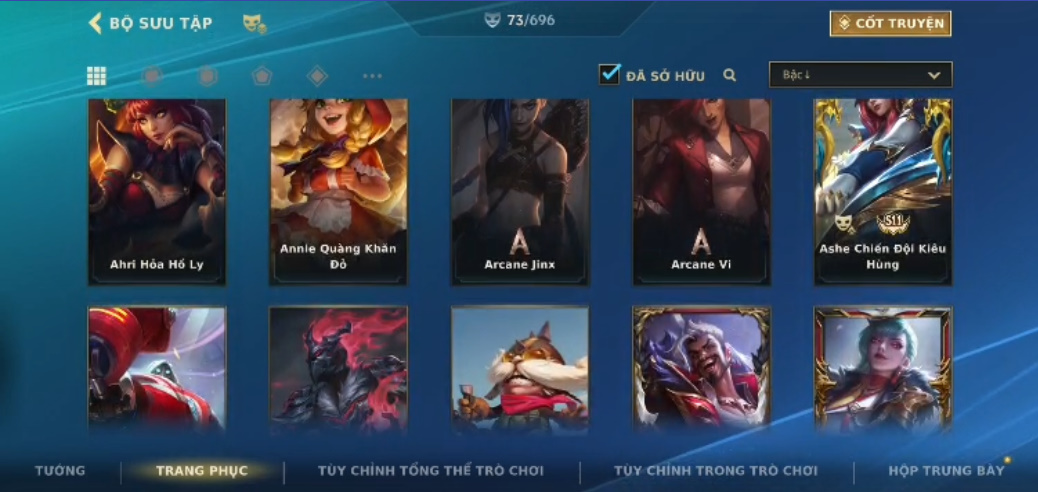Click the golden masks icon beside the title
The image size is (1038, 492).
click(x=254, y=23)
